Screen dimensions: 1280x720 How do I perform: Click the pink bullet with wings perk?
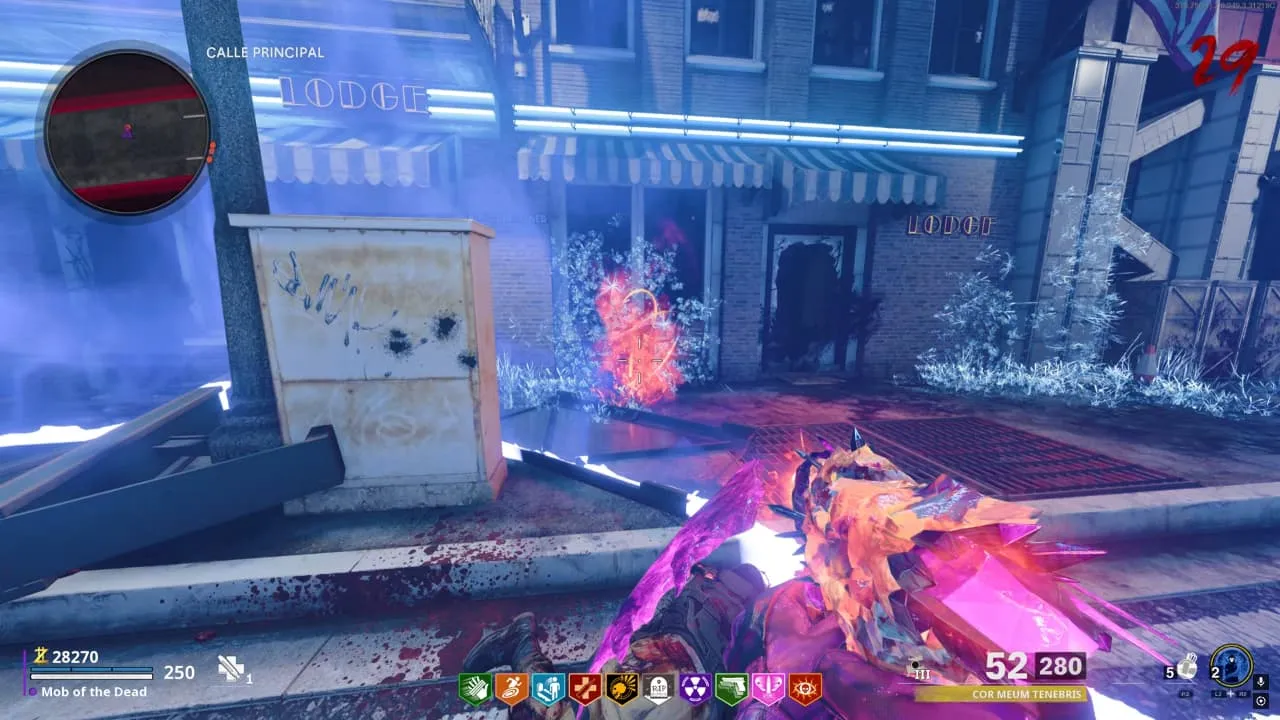click(x=769, y=688)
